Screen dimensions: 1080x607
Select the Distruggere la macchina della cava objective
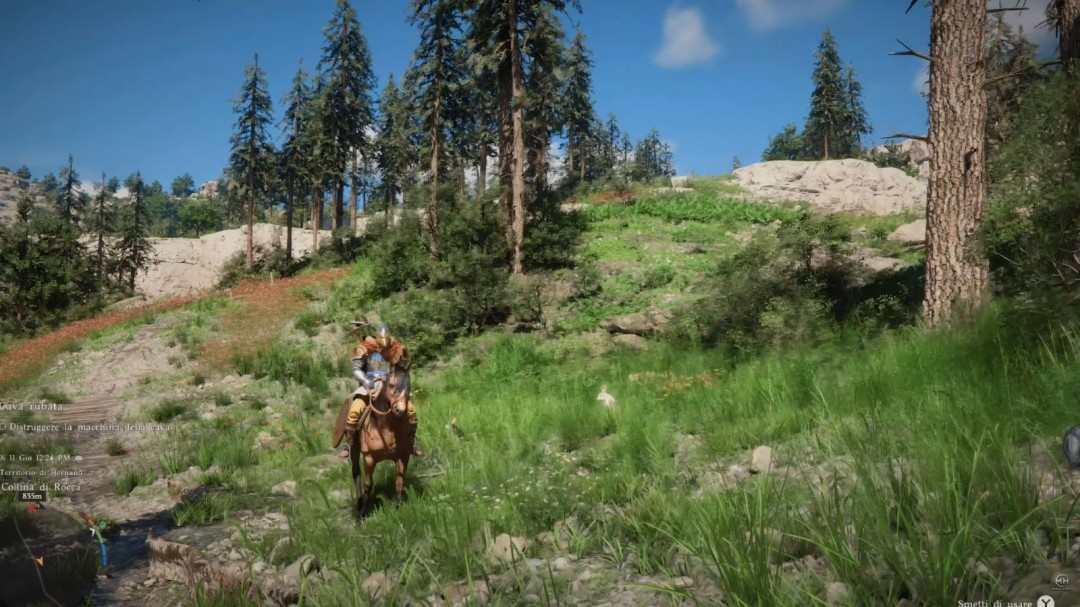[87, 427]
